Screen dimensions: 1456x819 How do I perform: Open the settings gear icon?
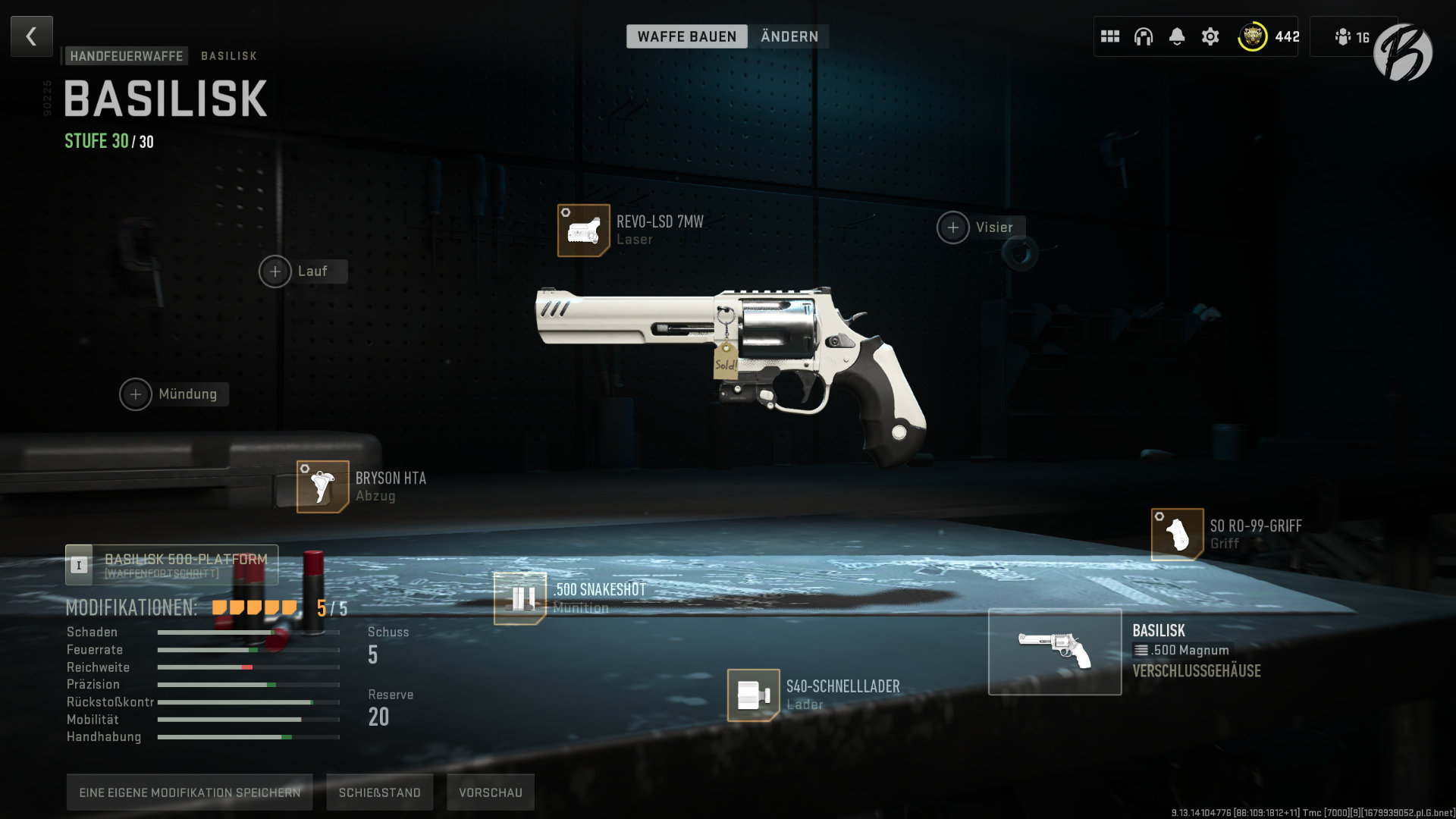coord(1210,36)
